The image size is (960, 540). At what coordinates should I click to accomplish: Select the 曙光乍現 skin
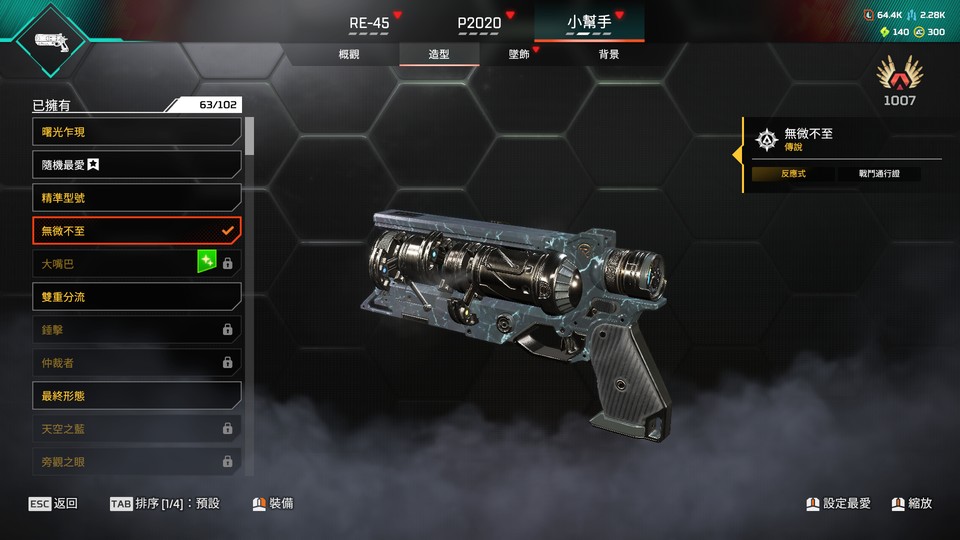pos(137,132)
